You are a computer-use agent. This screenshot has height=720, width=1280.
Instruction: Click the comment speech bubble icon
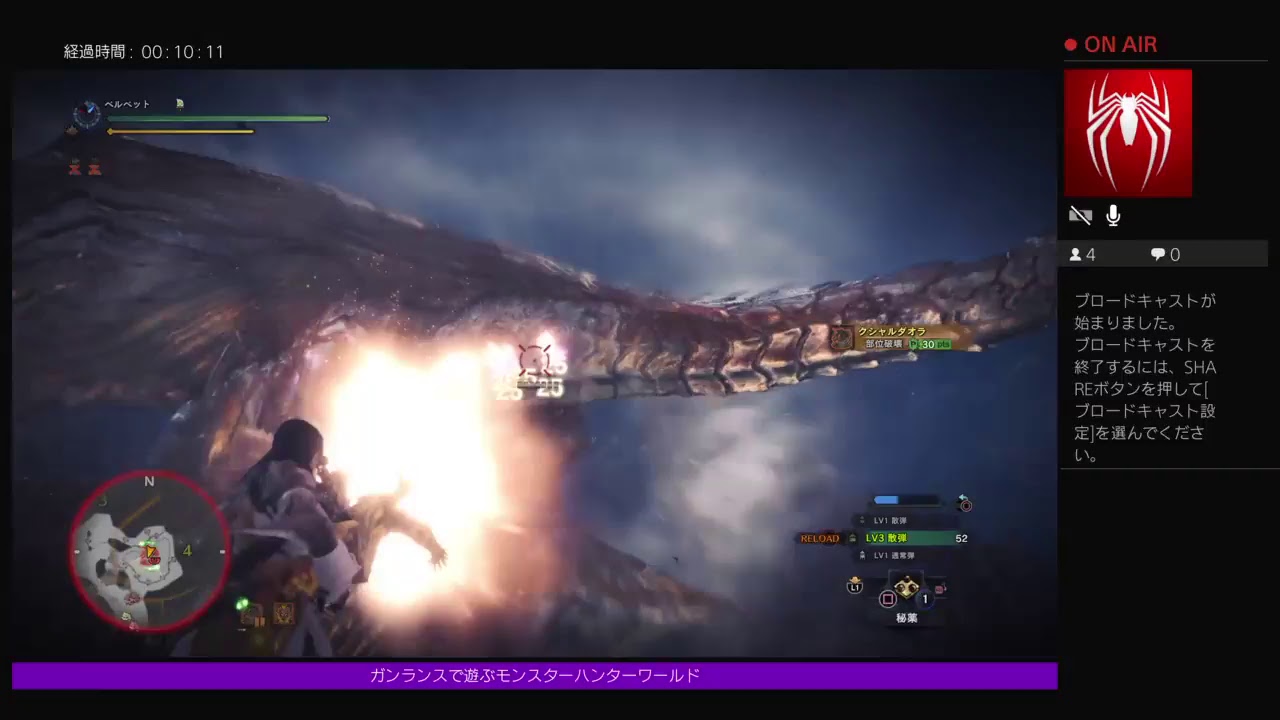point(1157,254)
